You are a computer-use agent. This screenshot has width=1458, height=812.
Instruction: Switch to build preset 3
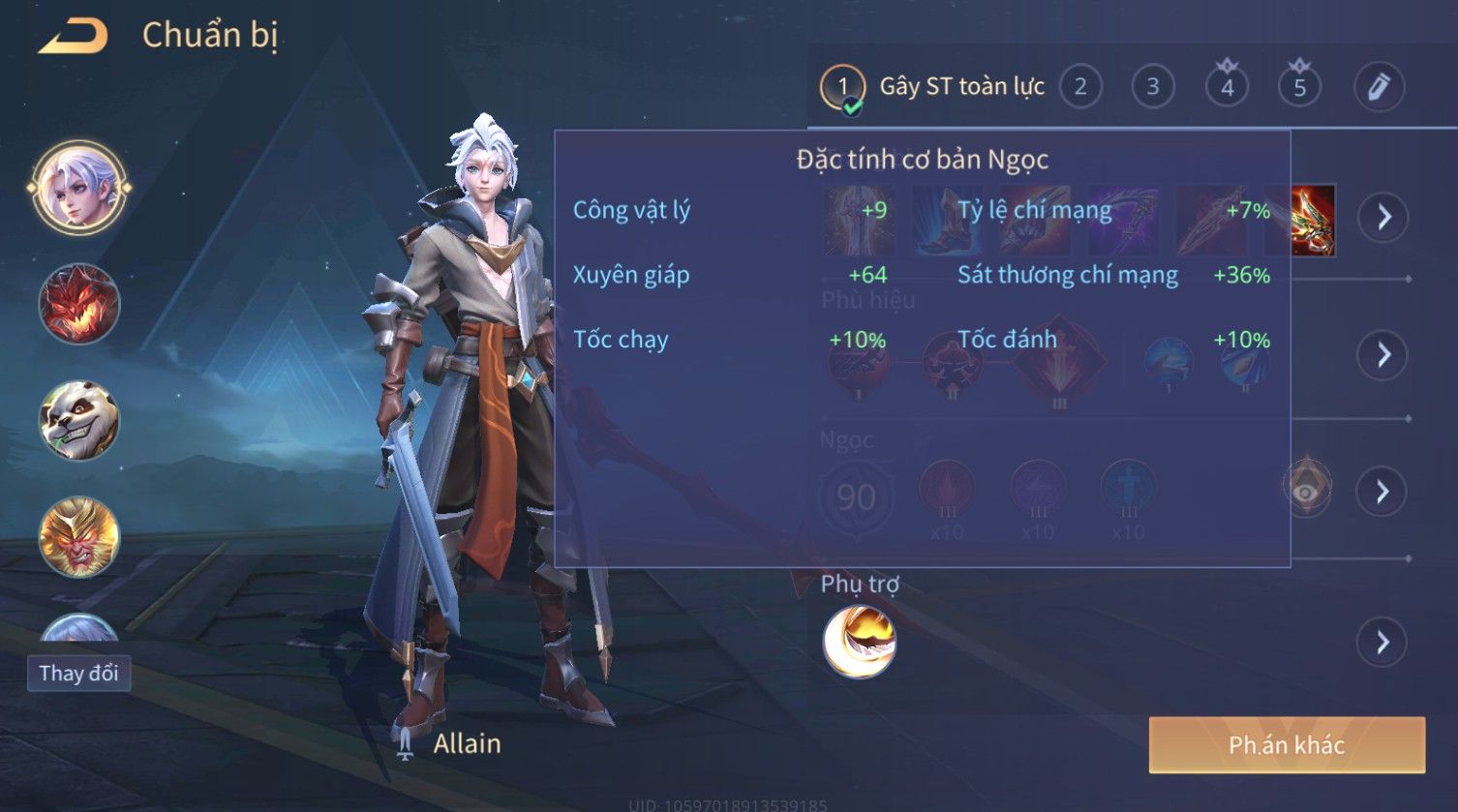click(1152, 87)
